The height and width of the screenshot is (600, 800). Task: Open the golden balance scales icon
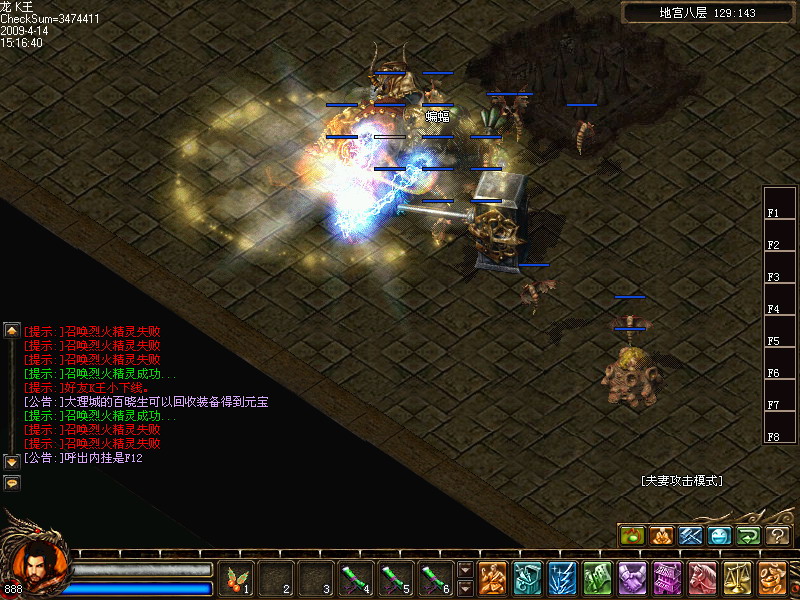coord(738,577)
